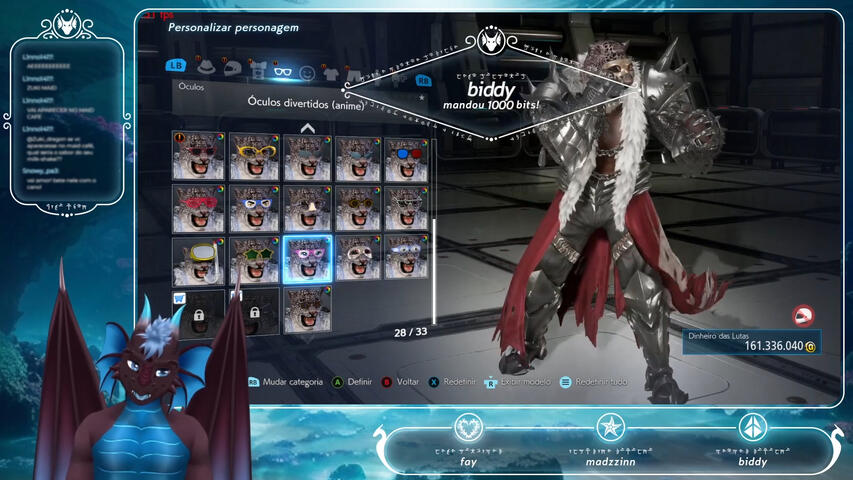This screenshot has width=853, height=480.
Task: Click the red helmet icon above money
Action: click(801, 316)
